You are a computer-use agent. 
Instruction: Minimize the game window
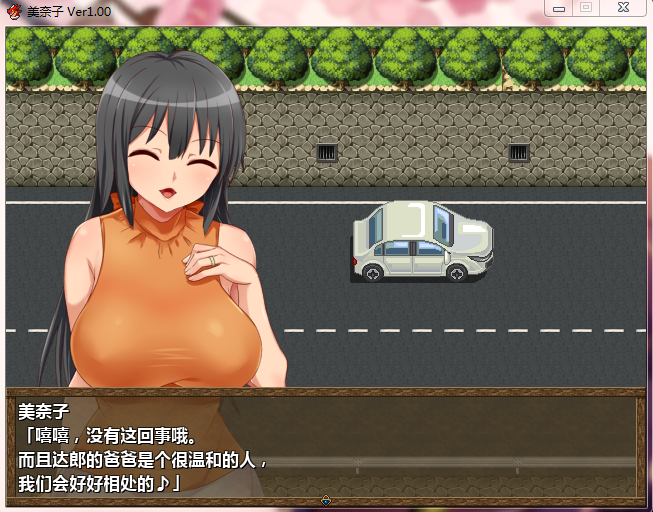pos(560,8)
